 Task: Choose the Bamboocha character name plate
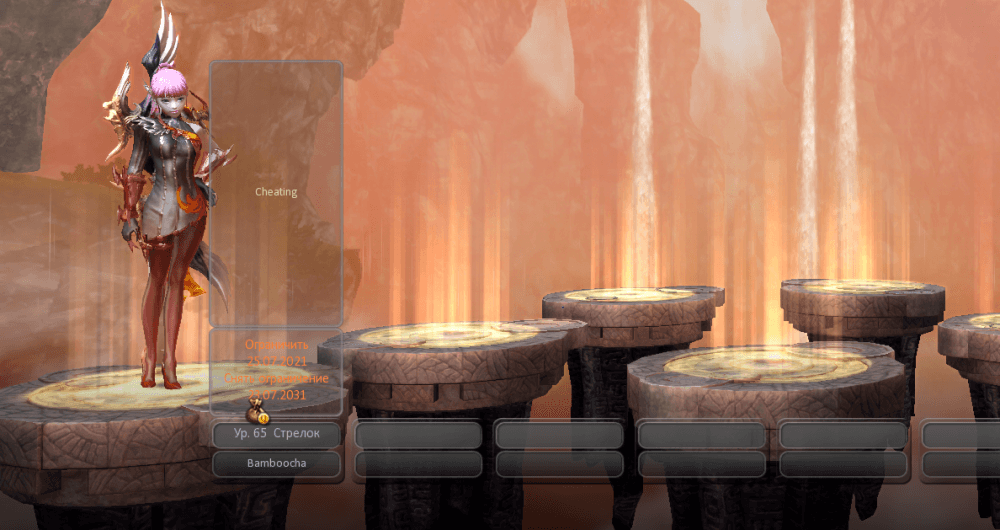pyautogui.click(x=277, y=464)
